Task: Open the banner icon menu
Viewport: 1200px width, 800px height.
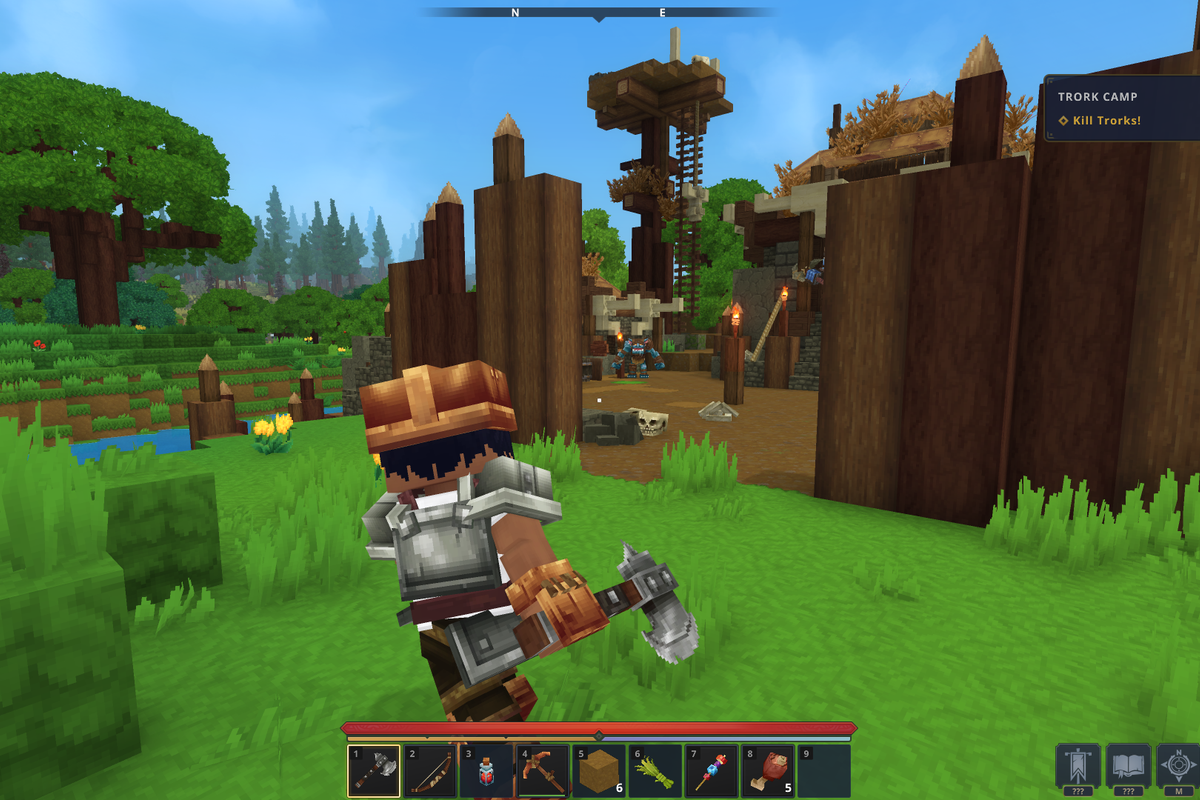Action: (1078, 767)
